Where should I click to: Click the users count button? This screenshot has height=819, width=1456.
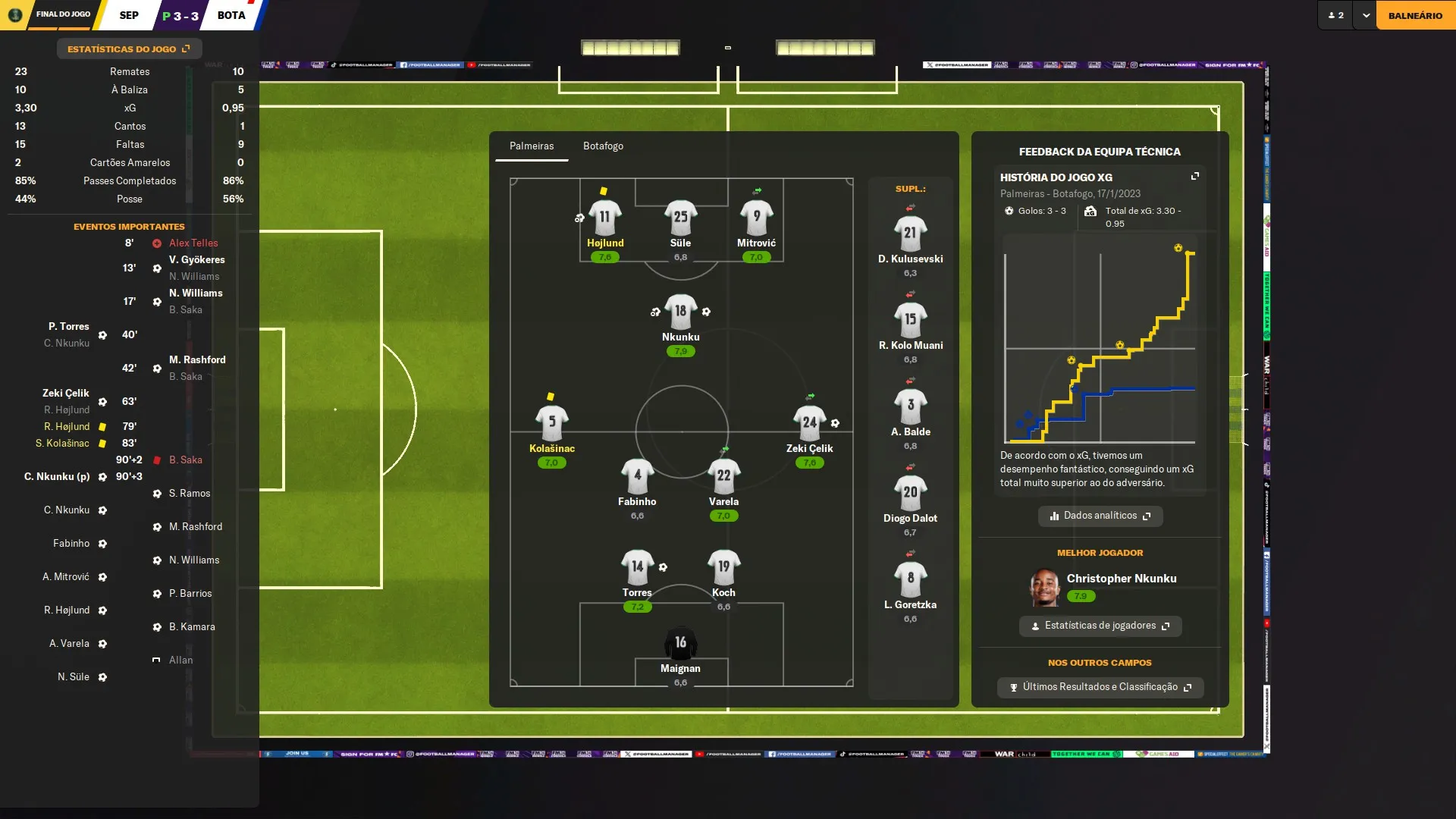click(1336, 15)
